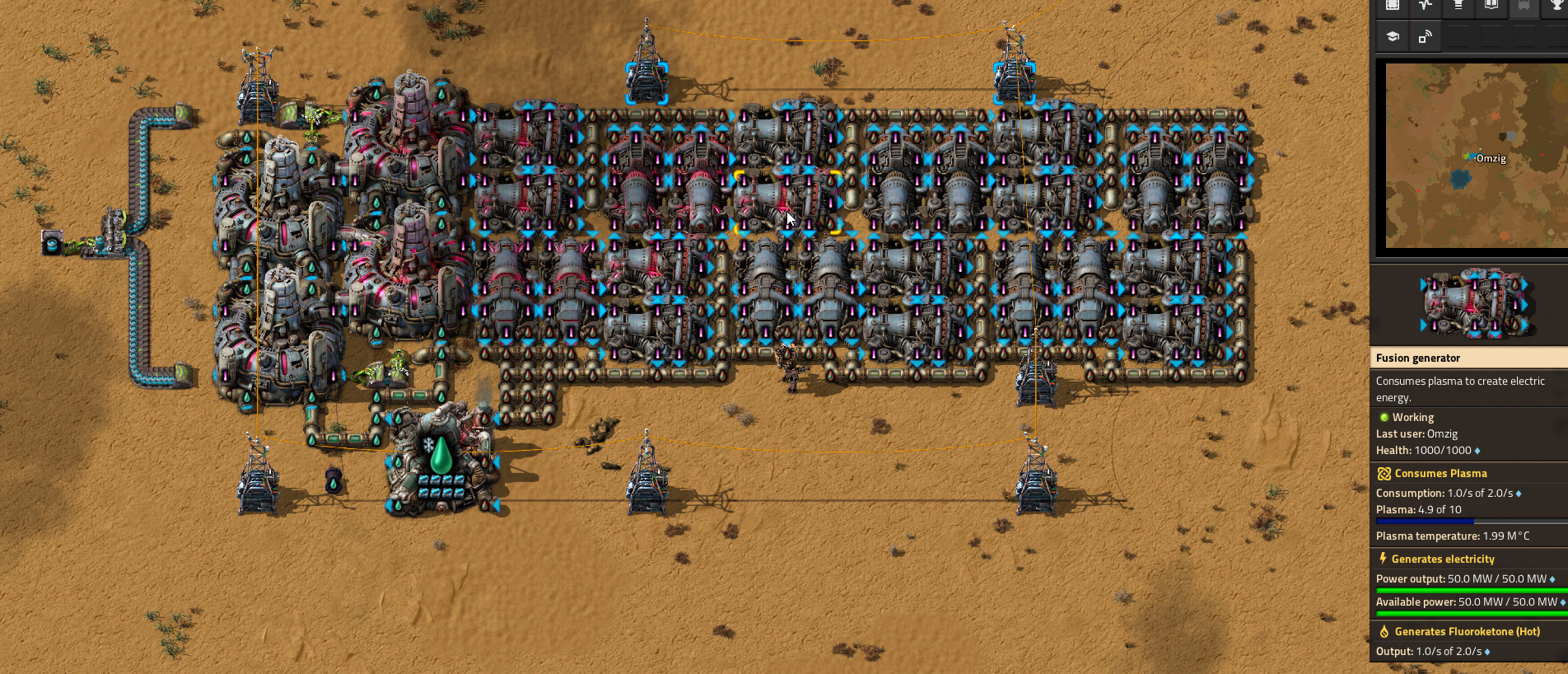
Task: Expand the Consumes Plasma section header
Action: (1440, 473)
